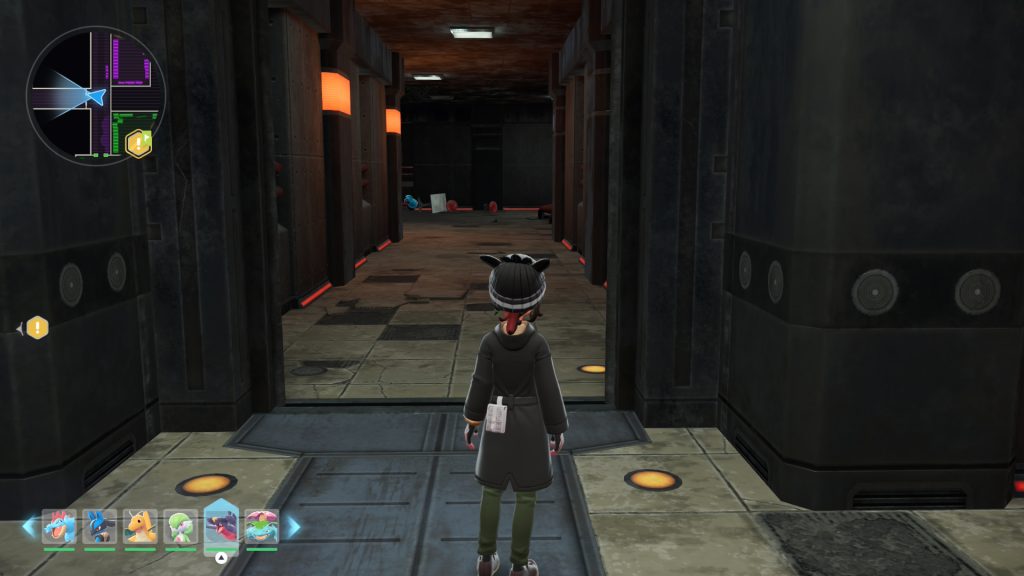Pick Gardevoir from the party bar
The width and height of the screenshot is (1024, 576).
point(180,526)
